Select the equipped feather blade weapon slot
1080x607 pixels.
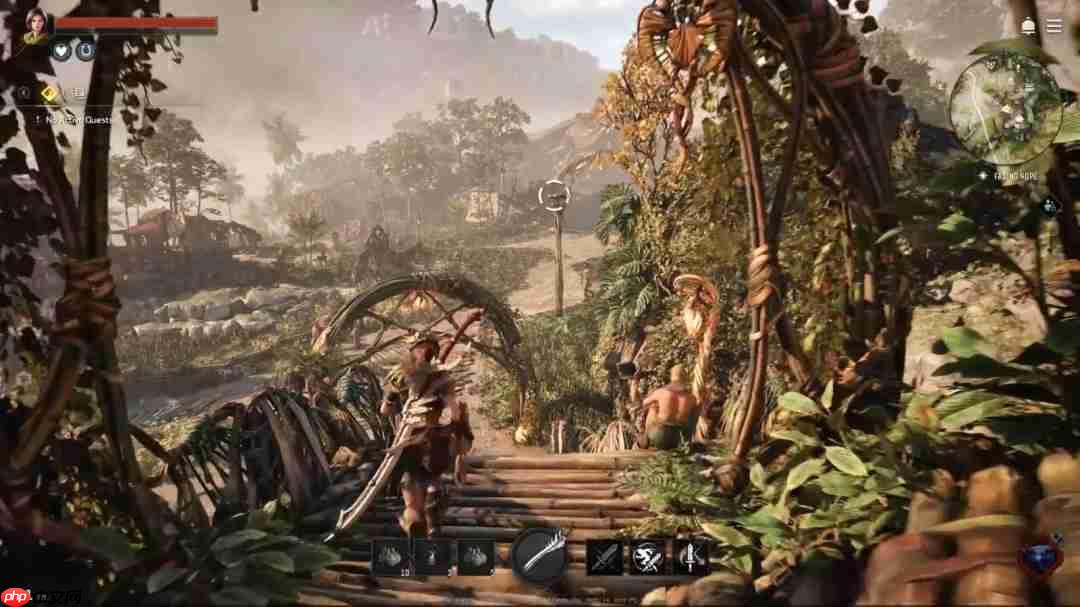[x=540, y=556]
